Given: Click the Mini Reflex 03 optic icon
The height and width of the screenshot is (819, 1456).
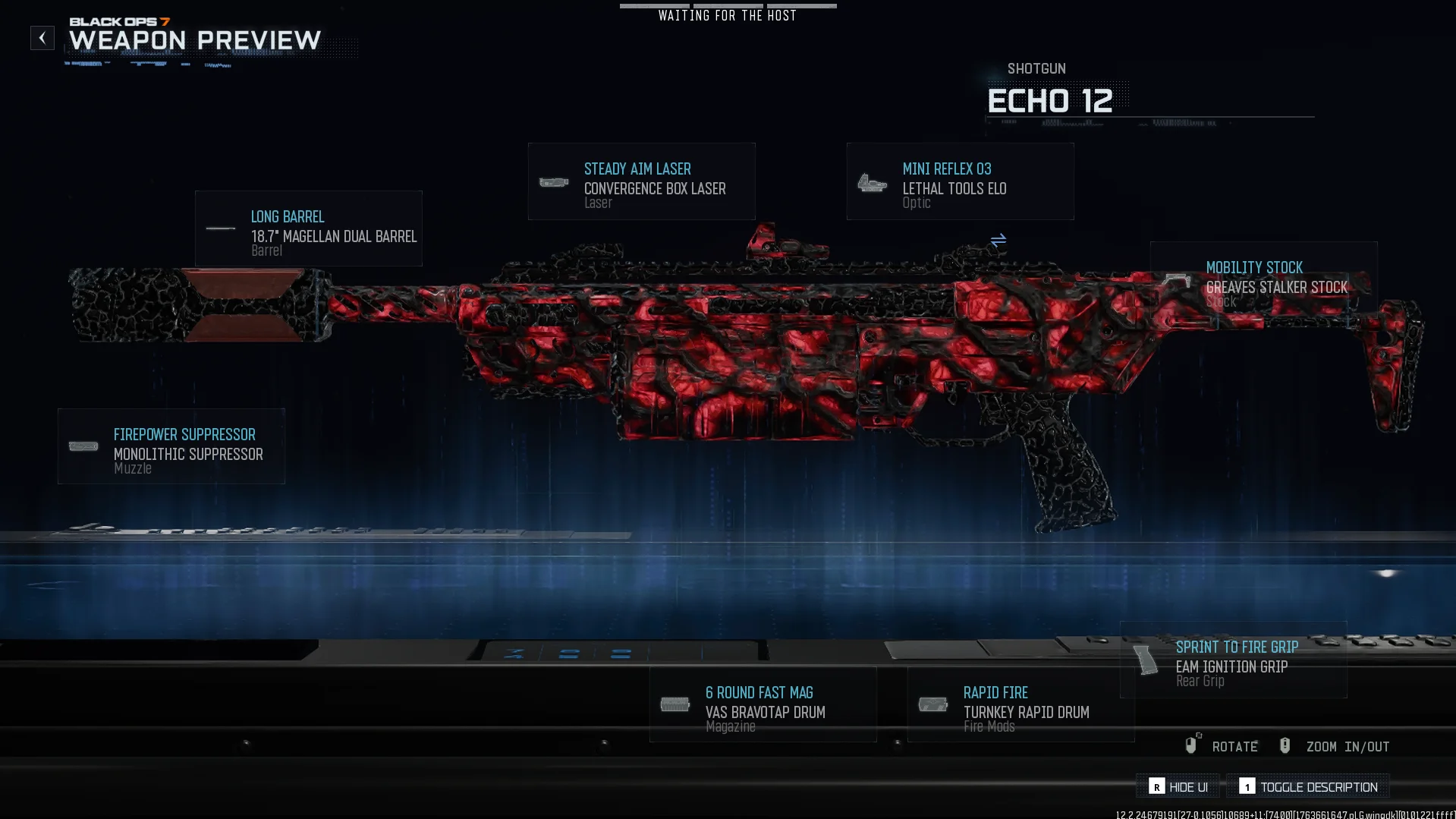Looking at the screenshot, I should tap(873, 183).
